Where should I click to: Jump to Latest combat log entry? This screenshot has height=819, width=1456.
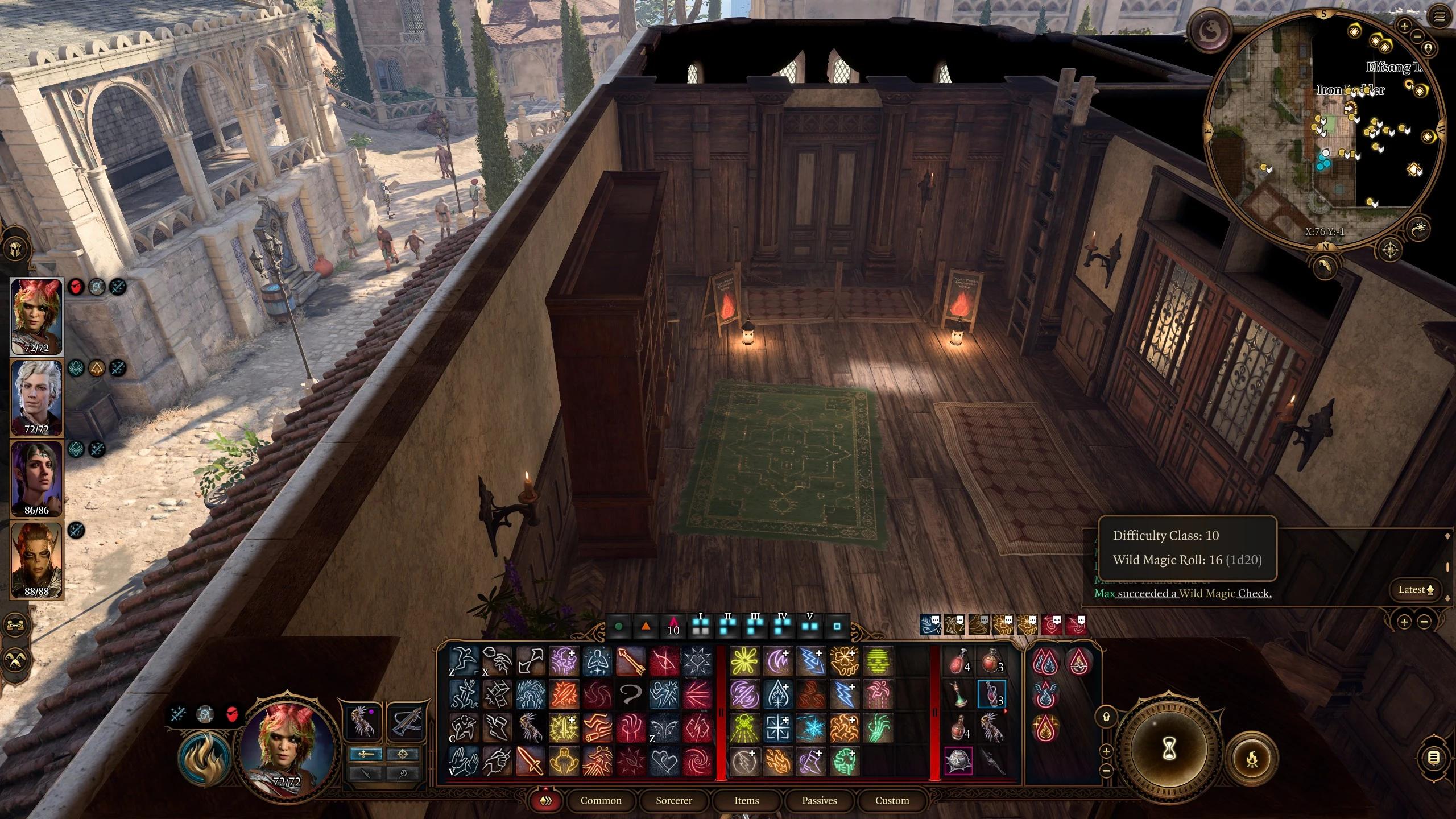click(x=1416, y=589)
